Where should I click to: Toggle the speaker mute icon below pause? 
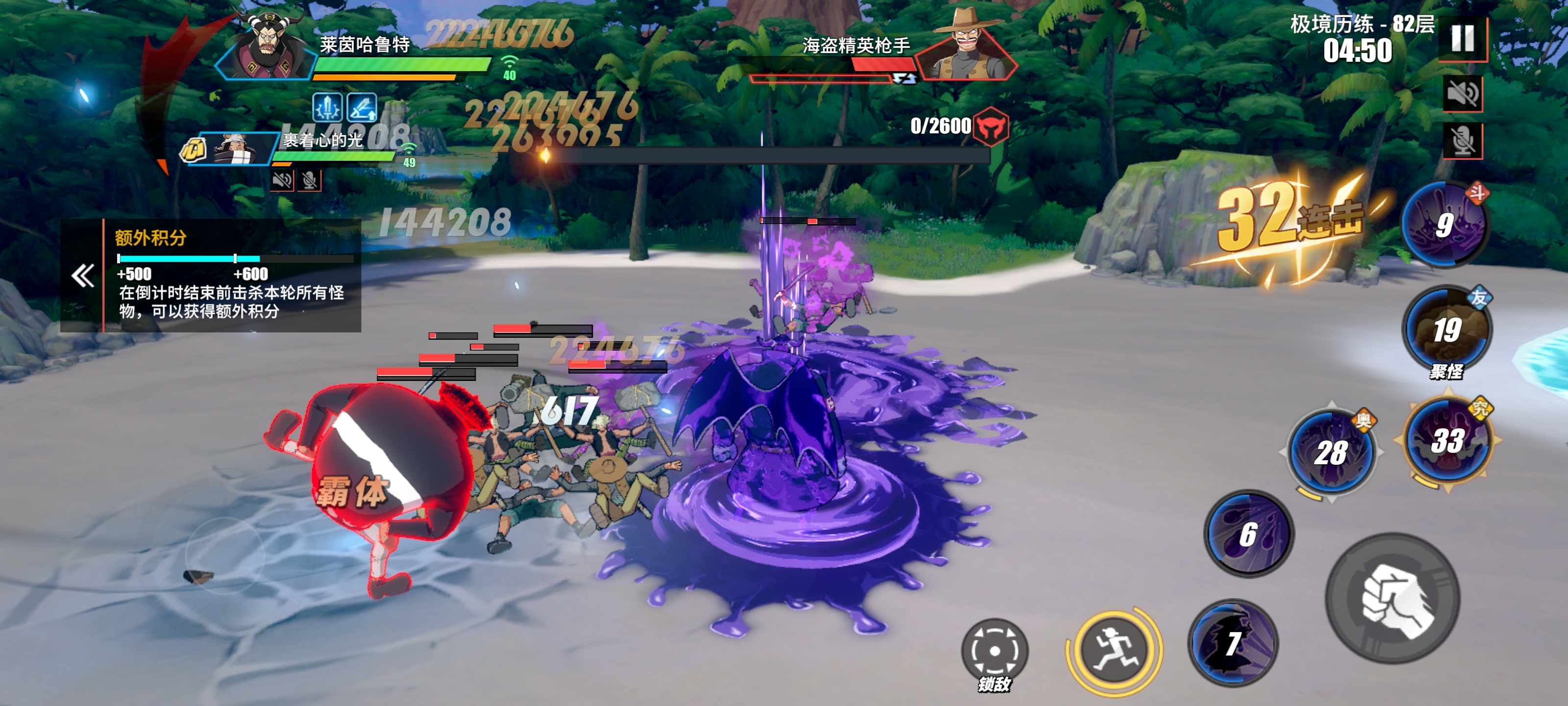point(1462,94)
